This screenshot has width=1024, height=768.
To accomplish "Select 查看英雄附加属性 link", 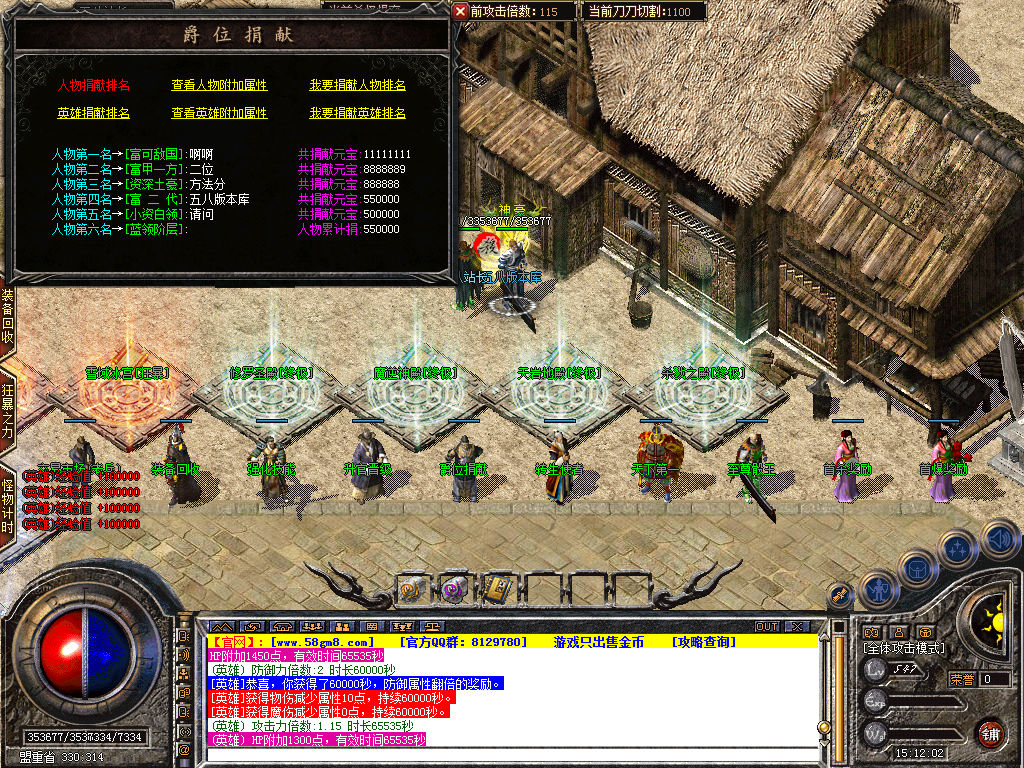I will tap(219, 114).
